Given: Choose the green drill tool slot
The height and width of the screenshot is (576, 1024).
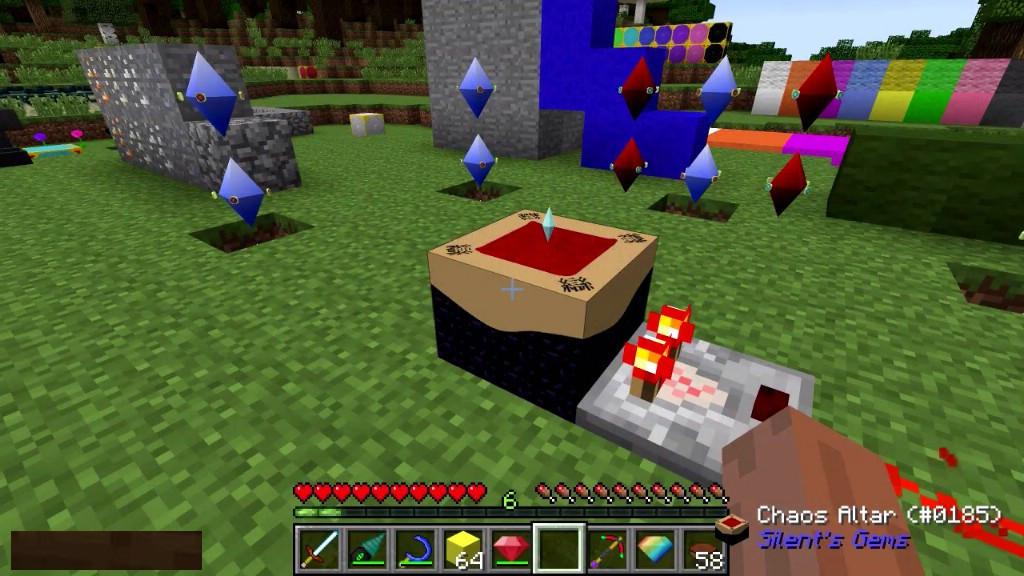Looking at the screenshot, I should (365, 549).
